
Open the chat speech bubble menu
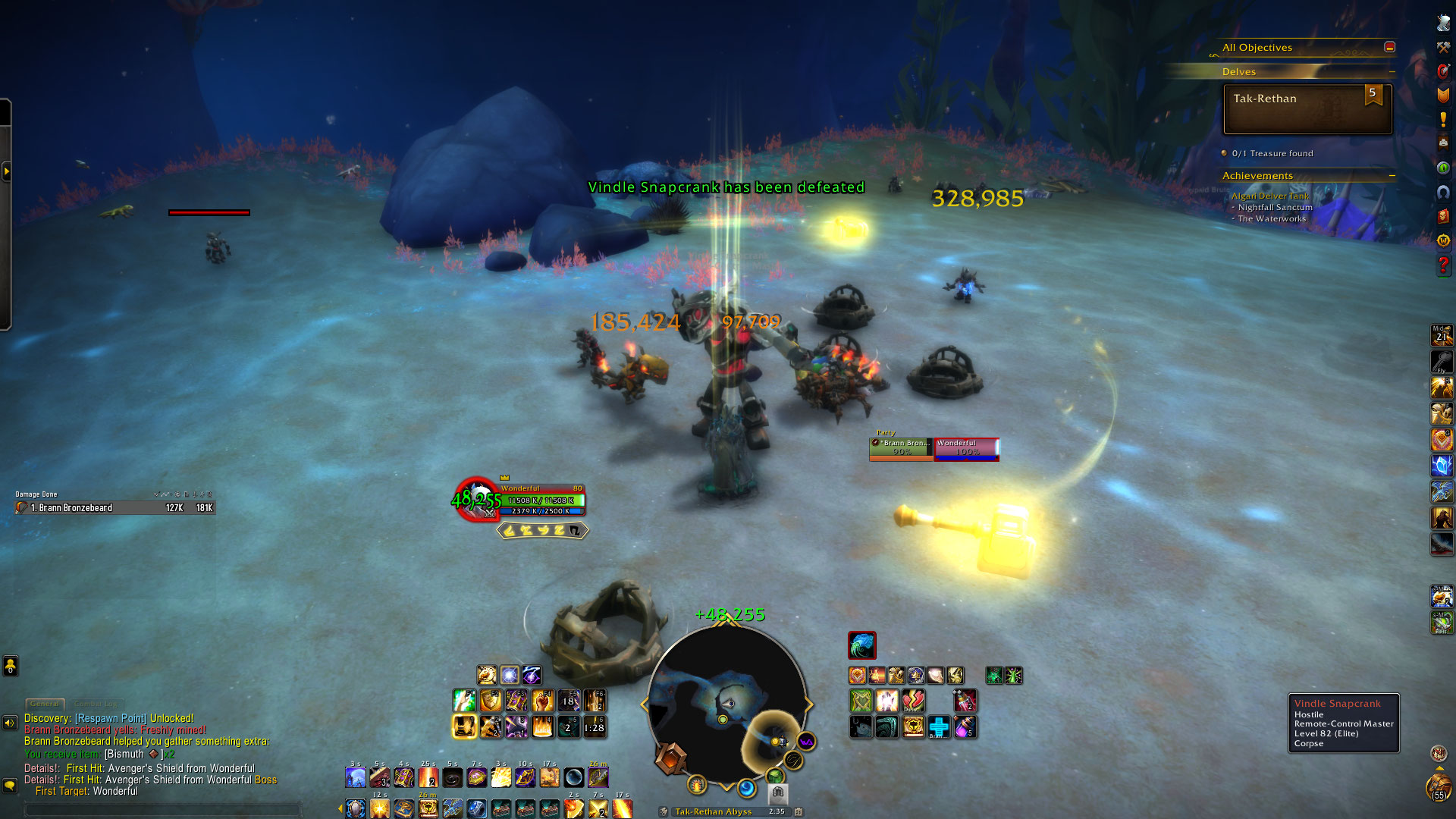(10, 786)
